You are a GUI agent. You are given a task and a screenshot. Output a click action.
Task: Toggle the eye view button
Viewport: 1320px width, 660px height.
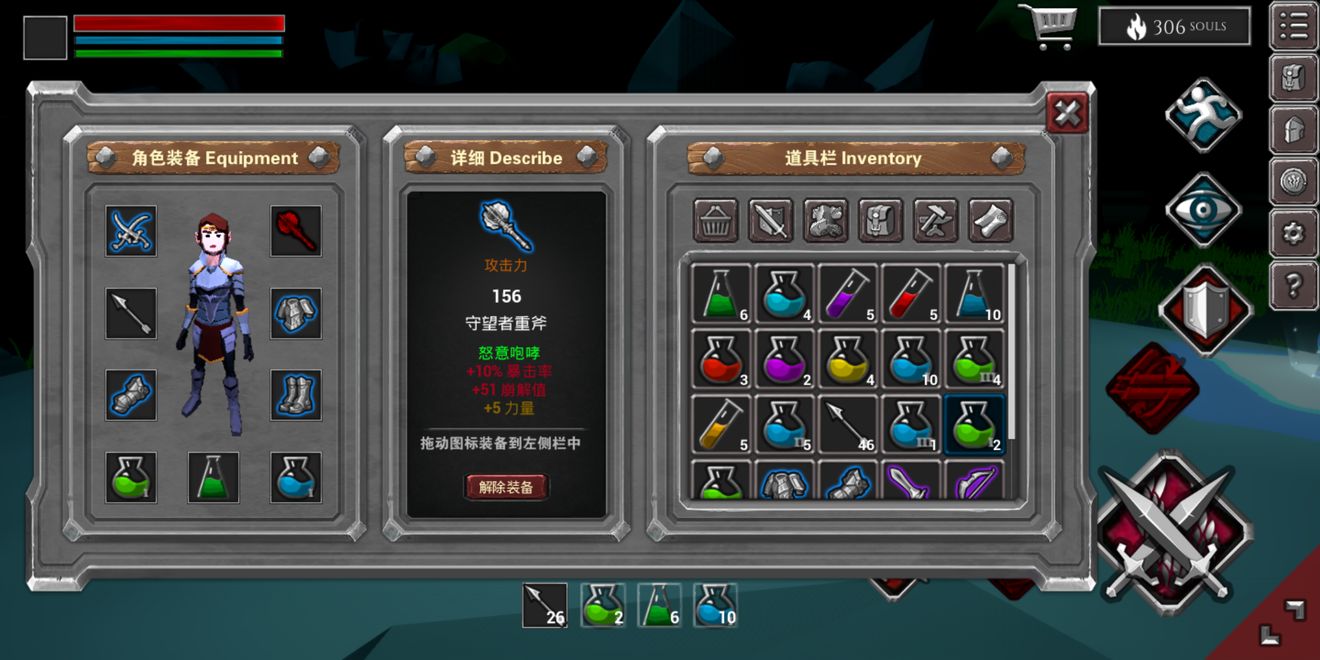1203,209
